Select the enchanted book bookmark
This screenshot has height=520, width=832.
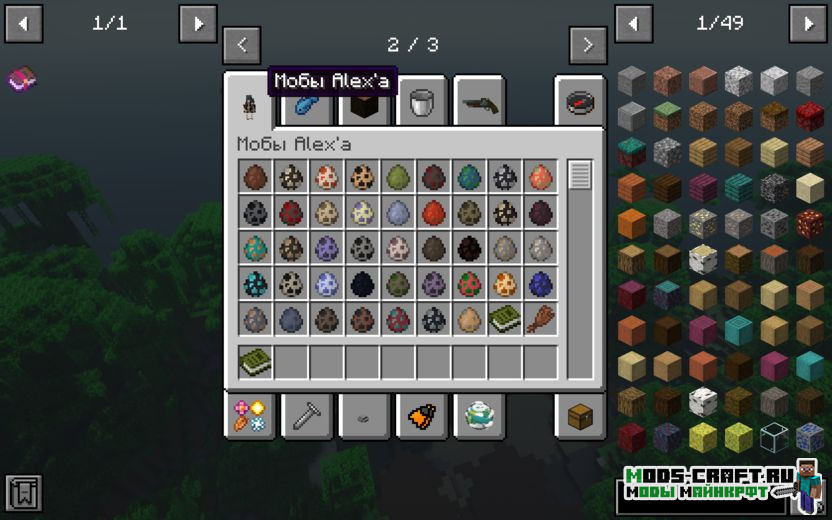click(x=20, y=78)
